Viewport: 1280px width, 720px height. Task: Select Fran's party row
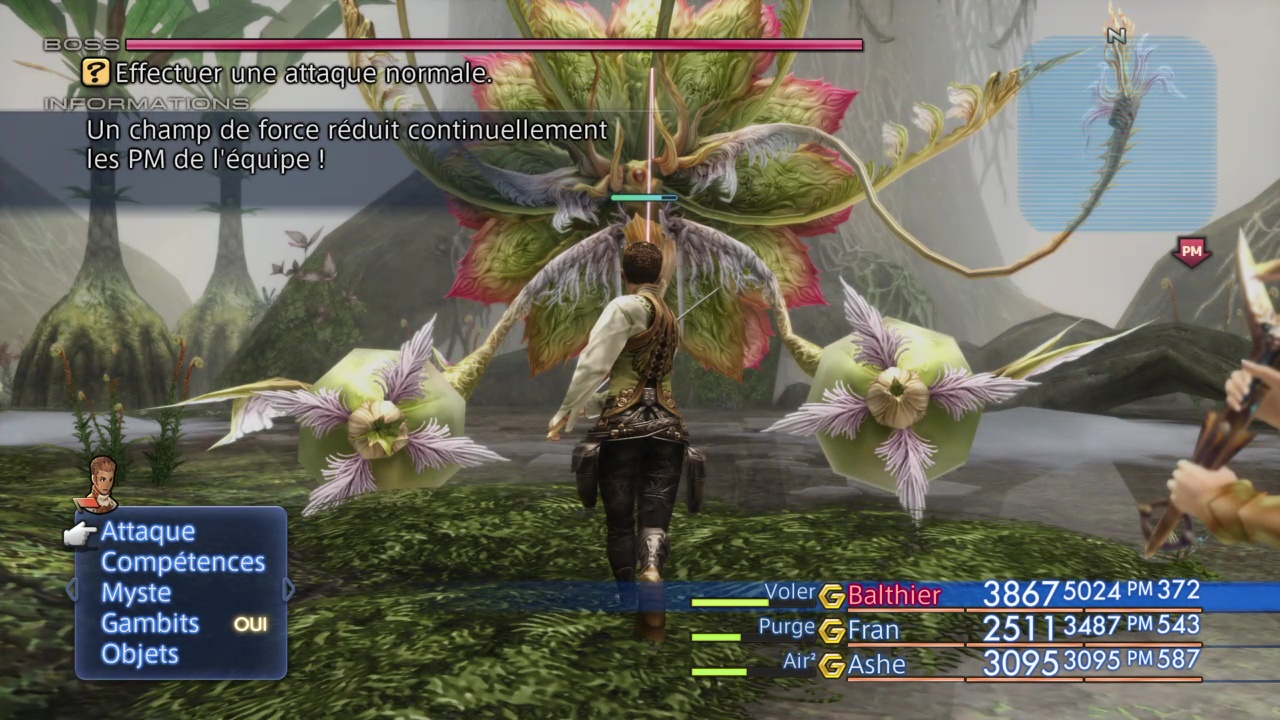point(873,631)
